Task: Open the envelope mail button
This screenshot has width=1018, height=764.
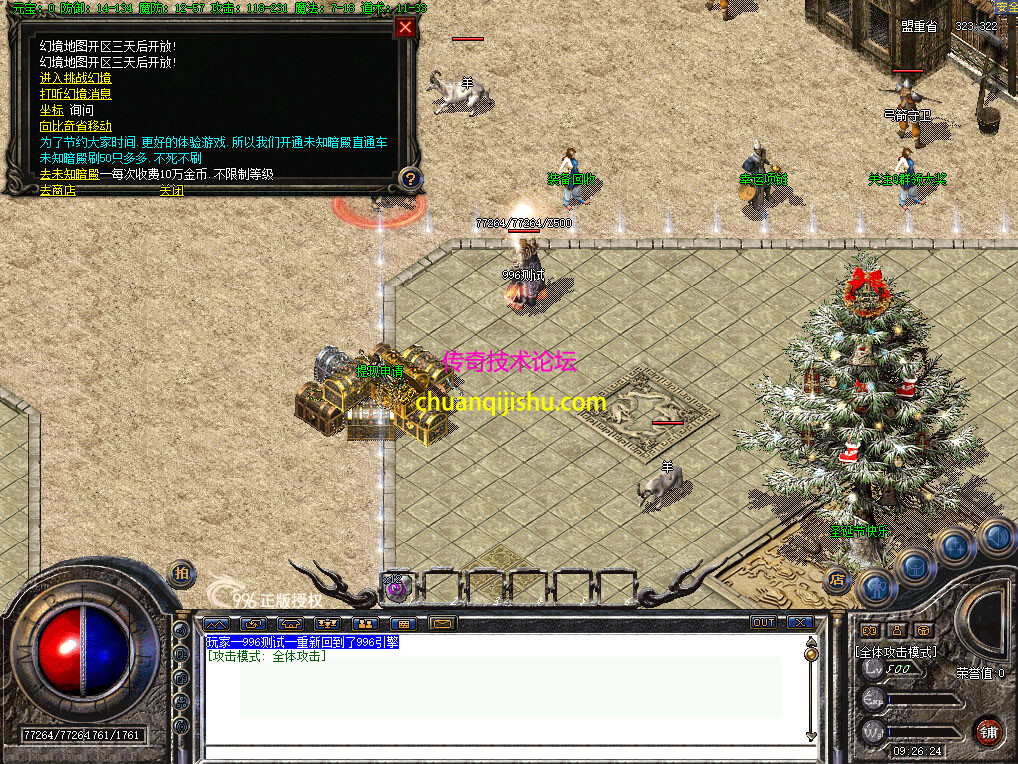Action: coord(442,623)
